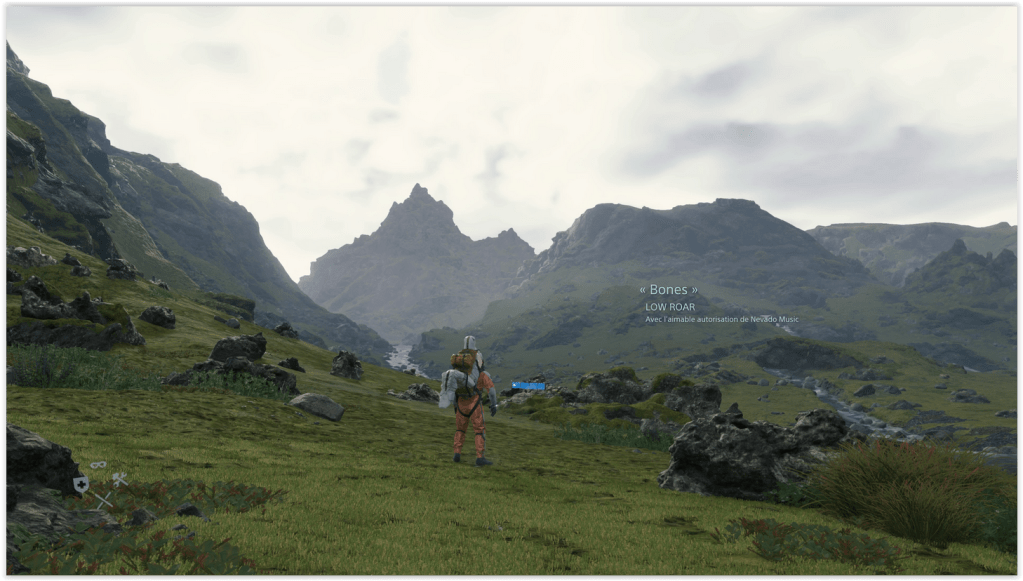Click the shield with cross icon
1023x581 pixels.
81,484
